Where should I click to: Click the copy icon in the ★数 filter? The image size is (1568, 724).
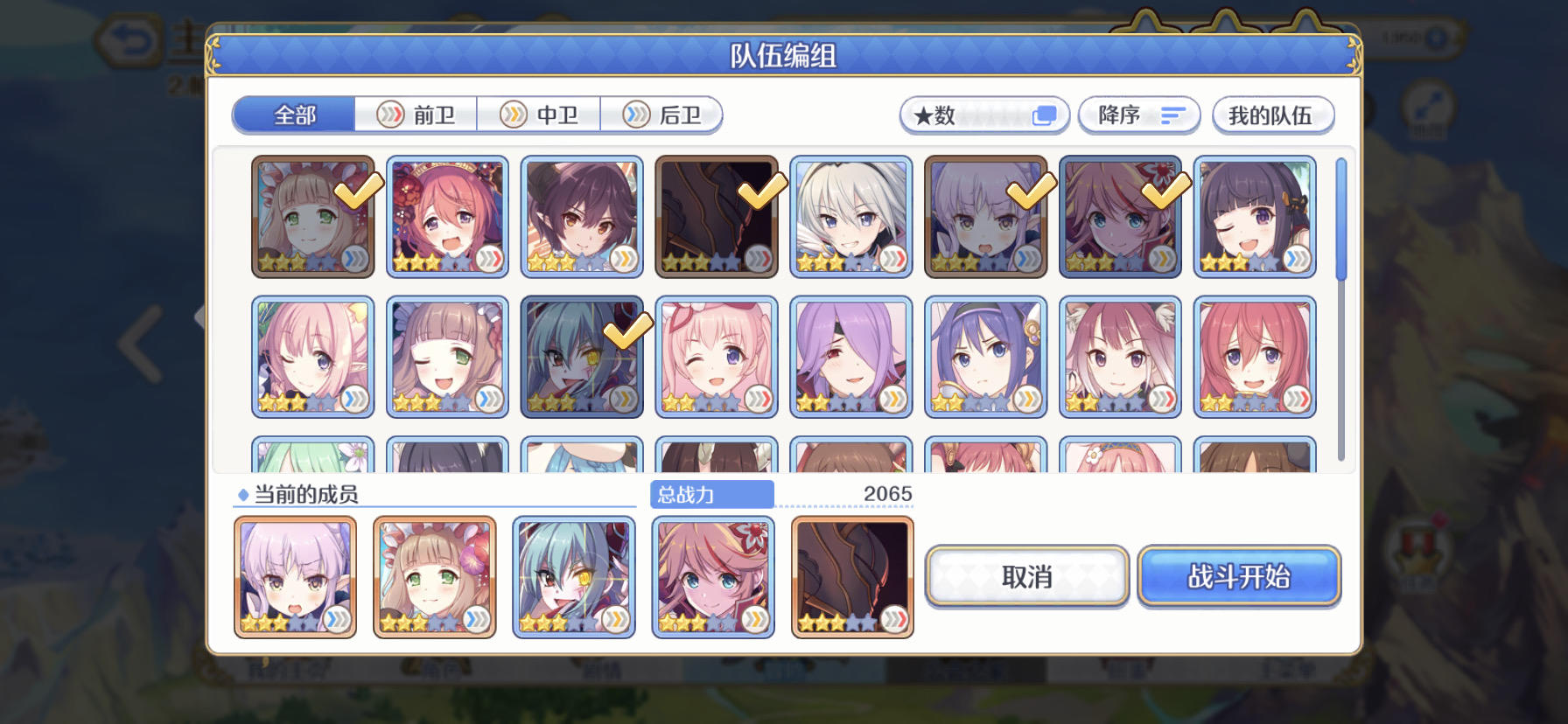click(x=1042, y=114)
